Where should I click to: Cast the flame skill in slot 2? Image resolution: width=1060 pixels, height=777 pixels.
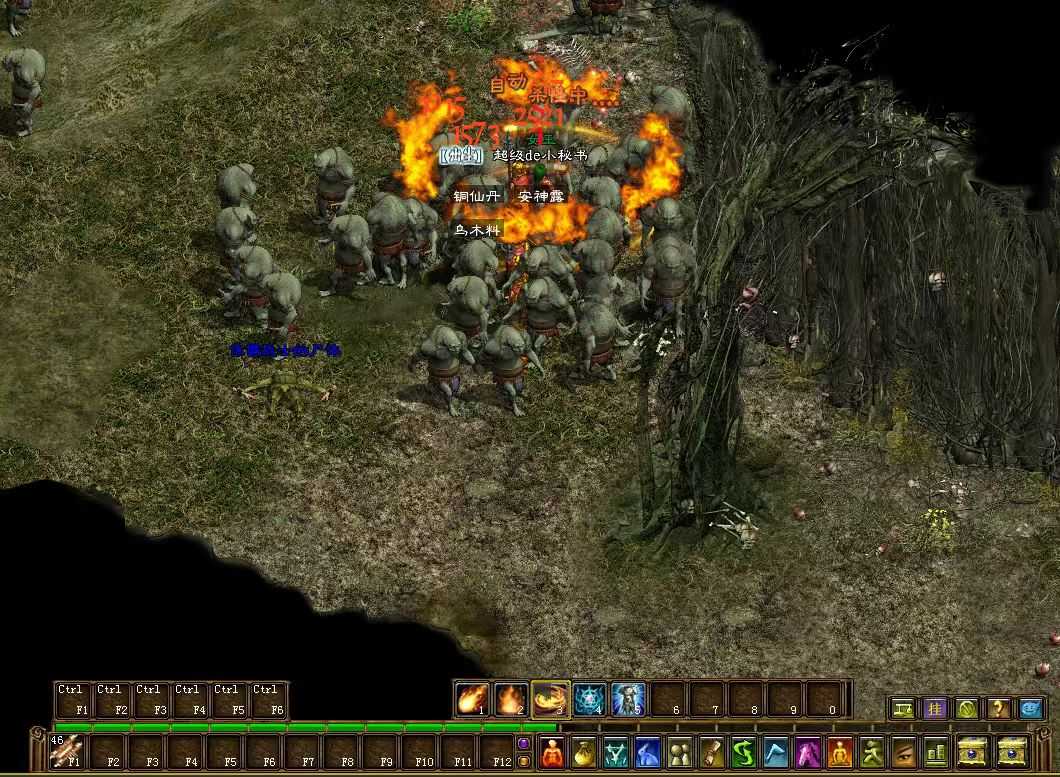click(x=511, y=699)
